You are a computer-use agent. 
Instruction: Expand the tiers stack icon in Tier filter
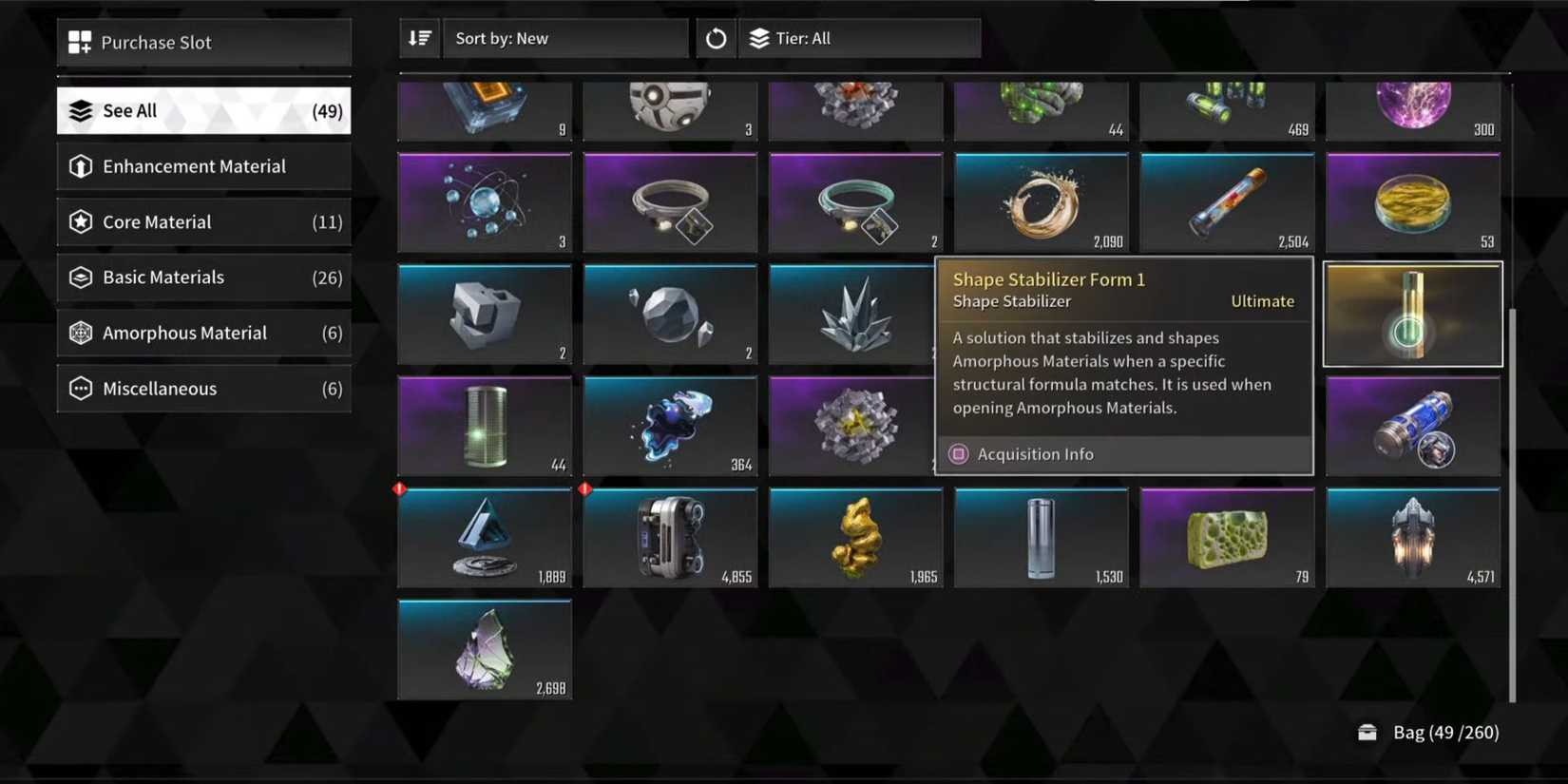click(x=759, y=38)
